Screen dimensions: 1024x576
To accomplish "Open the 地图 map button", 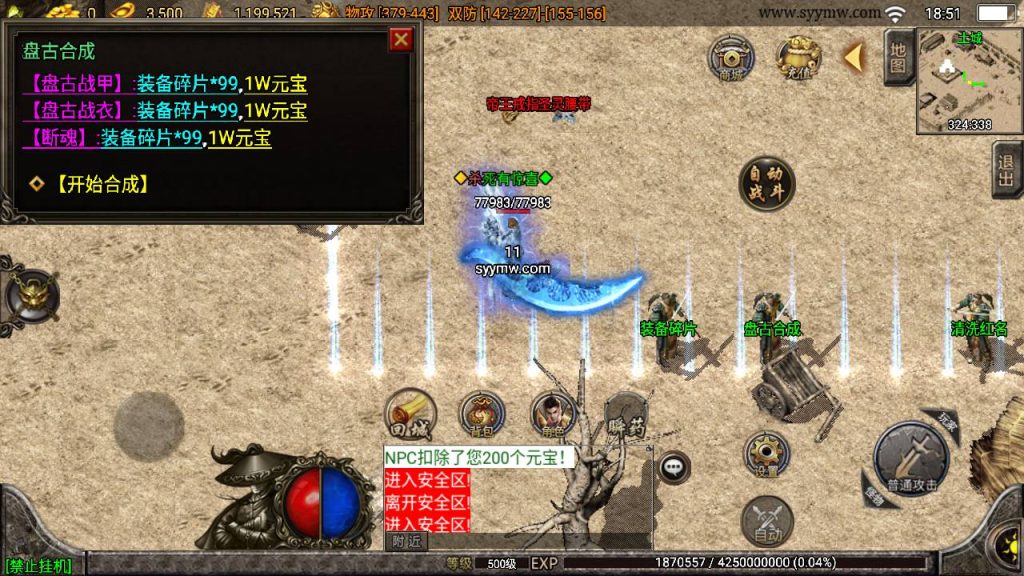I will coord(898,57).
